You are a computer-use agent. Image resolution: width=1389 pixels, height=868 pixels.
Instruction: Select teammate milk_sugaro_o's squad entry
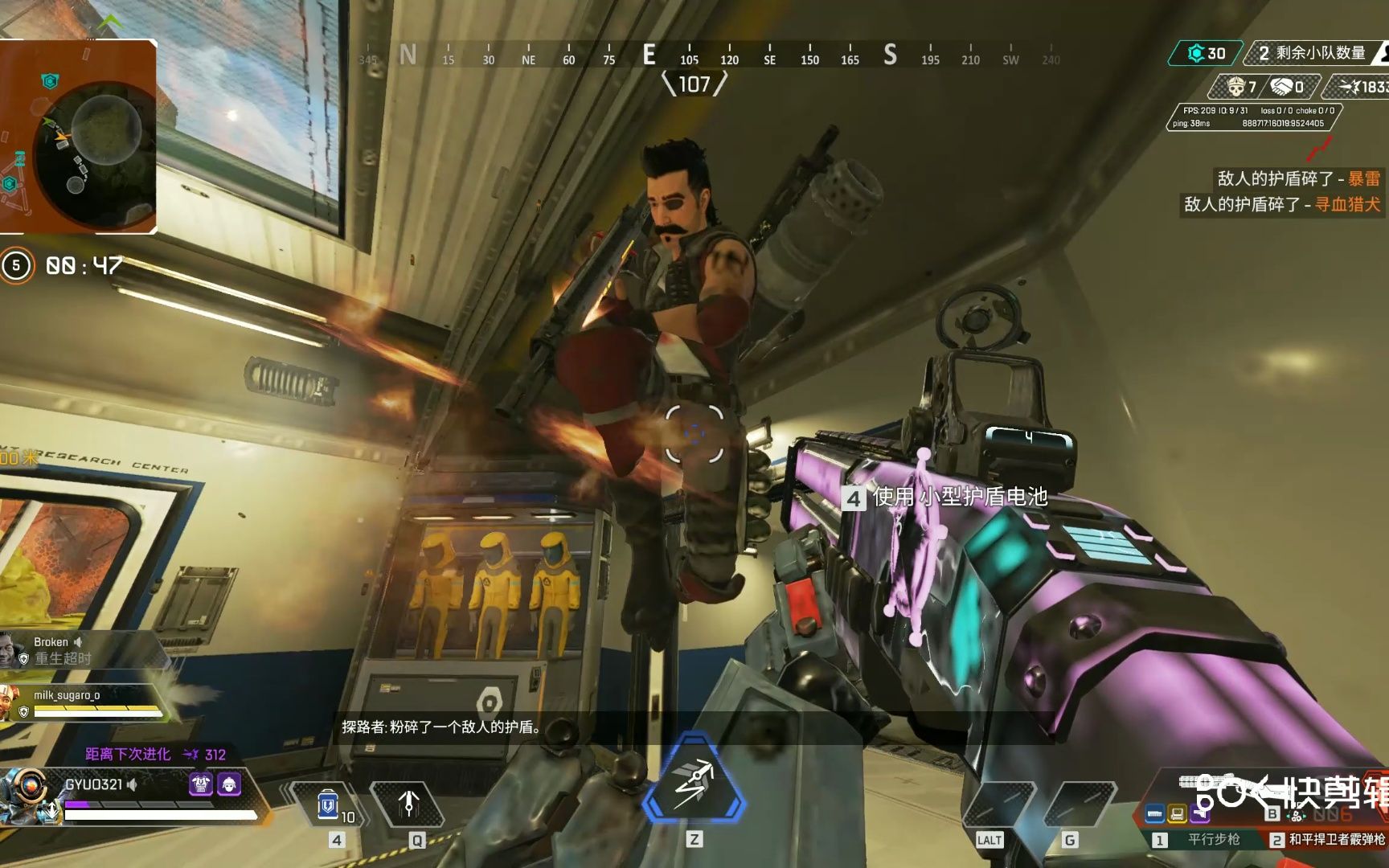pos(80,702)
